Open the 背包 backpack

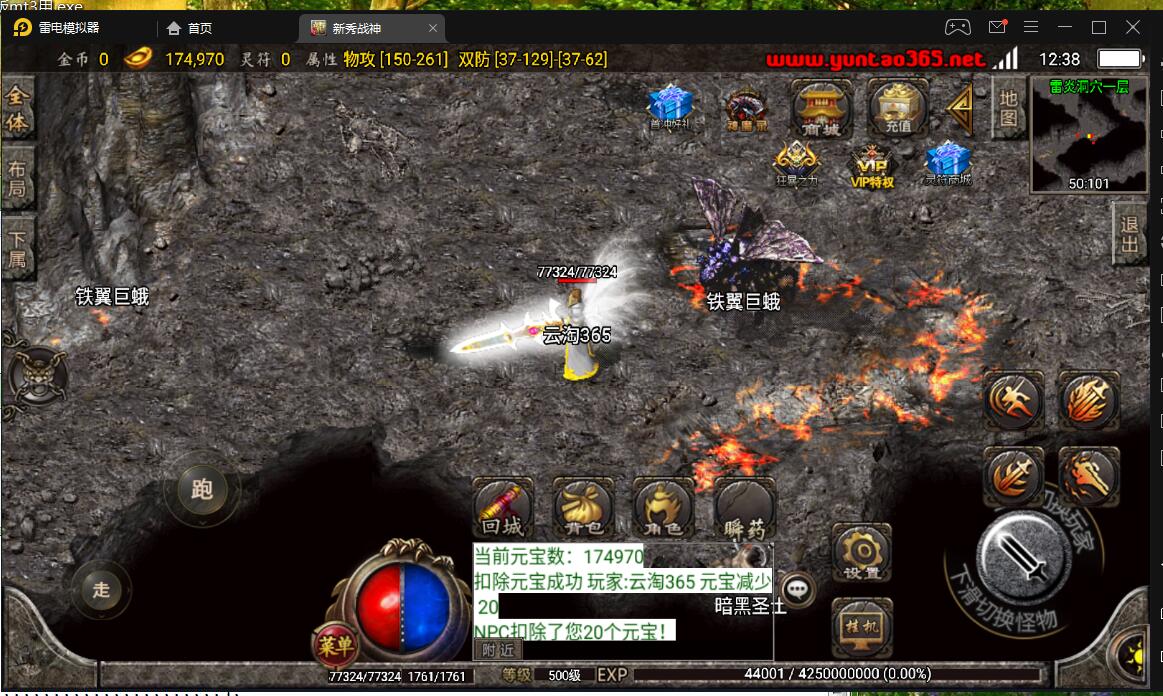click(x=583, y=507)
